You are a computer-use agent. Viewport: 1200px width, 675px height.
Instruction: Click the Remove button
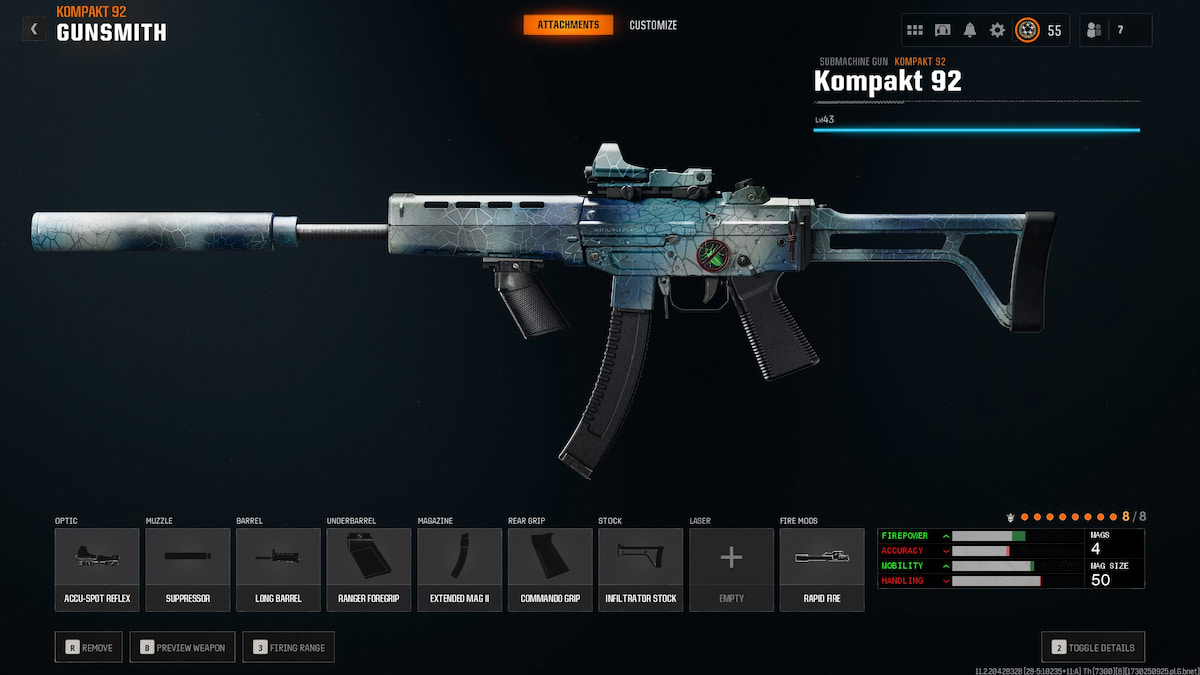90,648
